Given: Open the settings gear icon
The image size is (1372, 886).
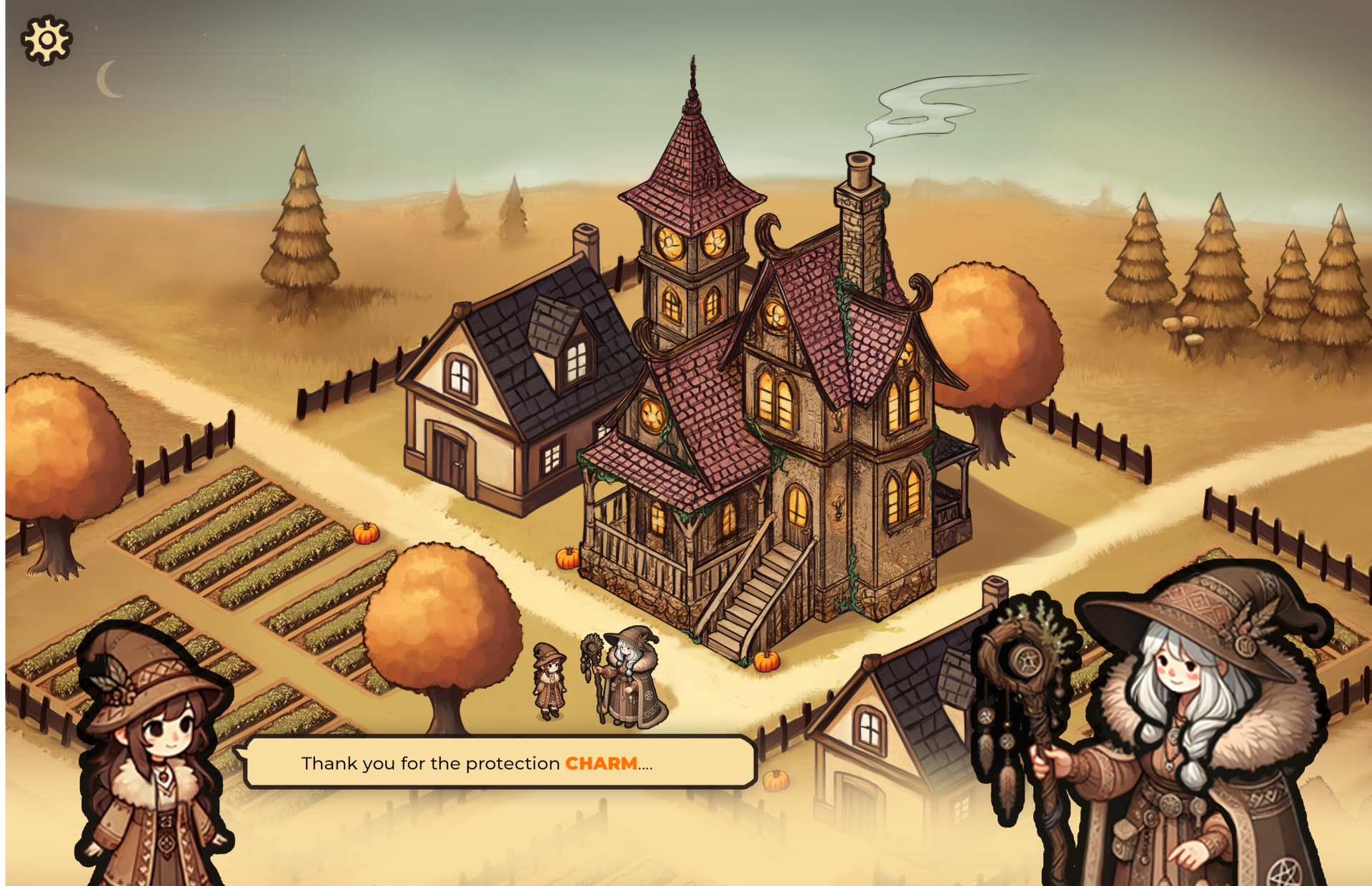Looking at the screenshot, I should [46, 40].
